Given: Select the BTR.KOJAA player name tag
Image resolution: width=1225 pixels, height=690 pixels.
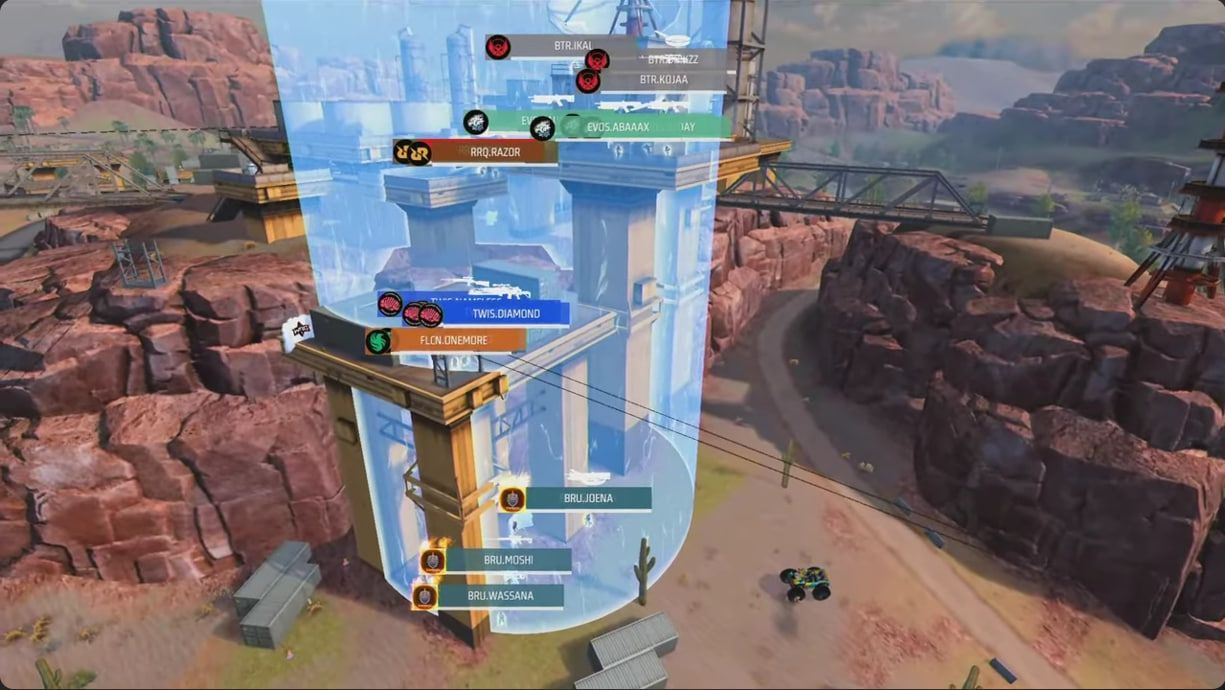Looking at the screenshot, I should pos(663,80).
